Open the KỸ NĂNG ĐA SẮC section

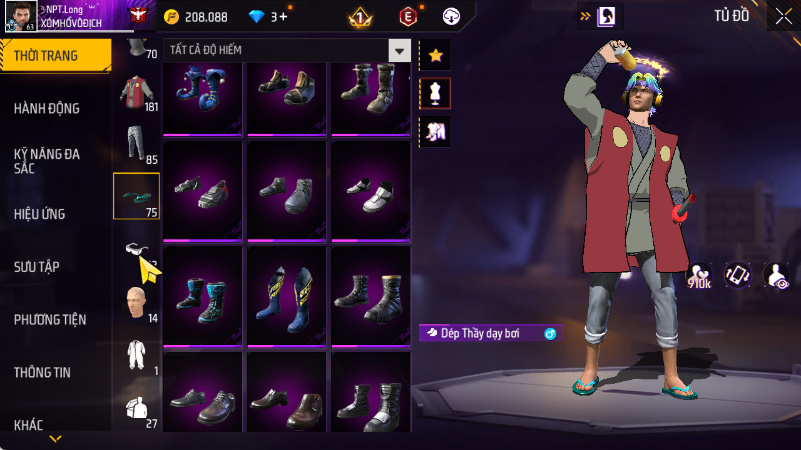point(47,161)
